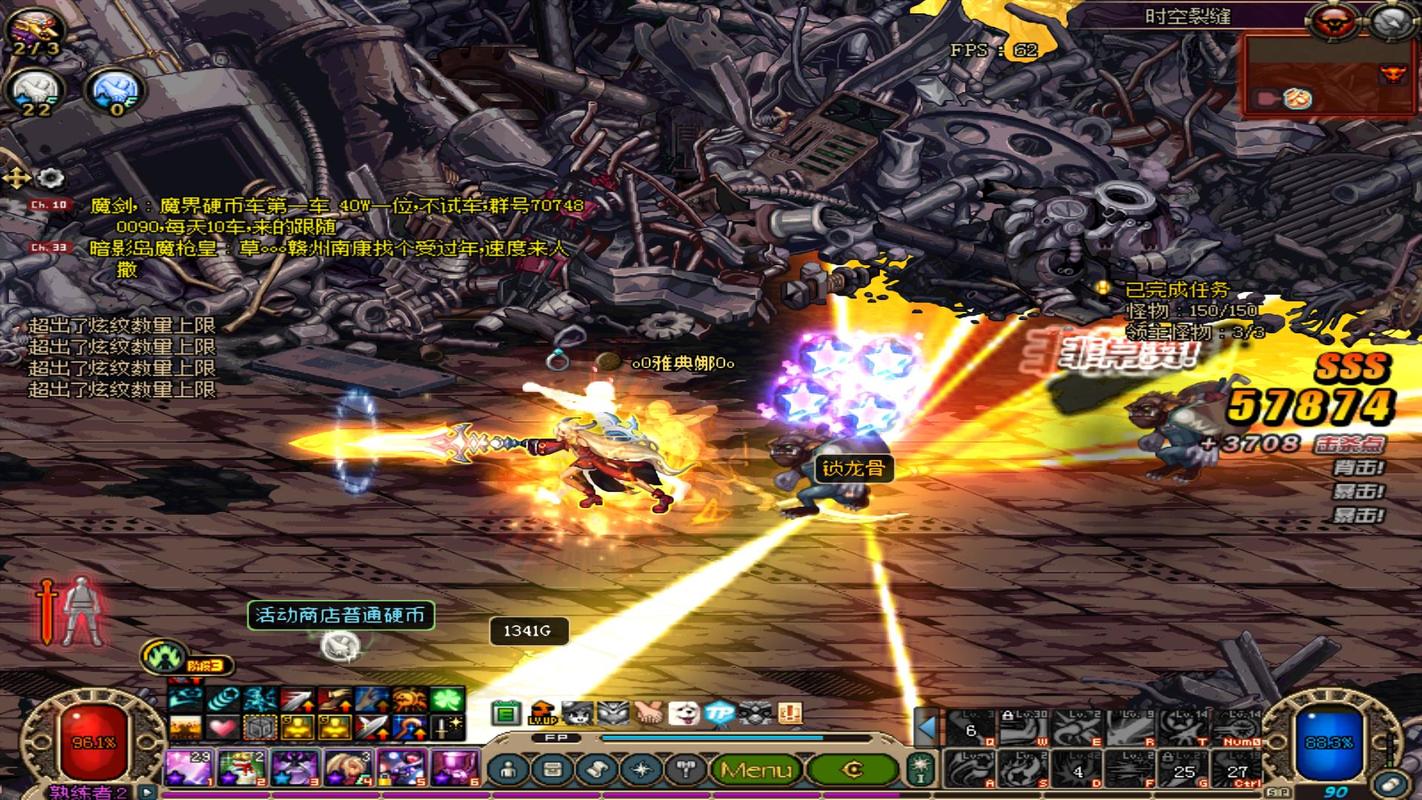Screen dimensions: 1422x800
Task: Open the green Menu button
Action: click(x=755, y=769)
